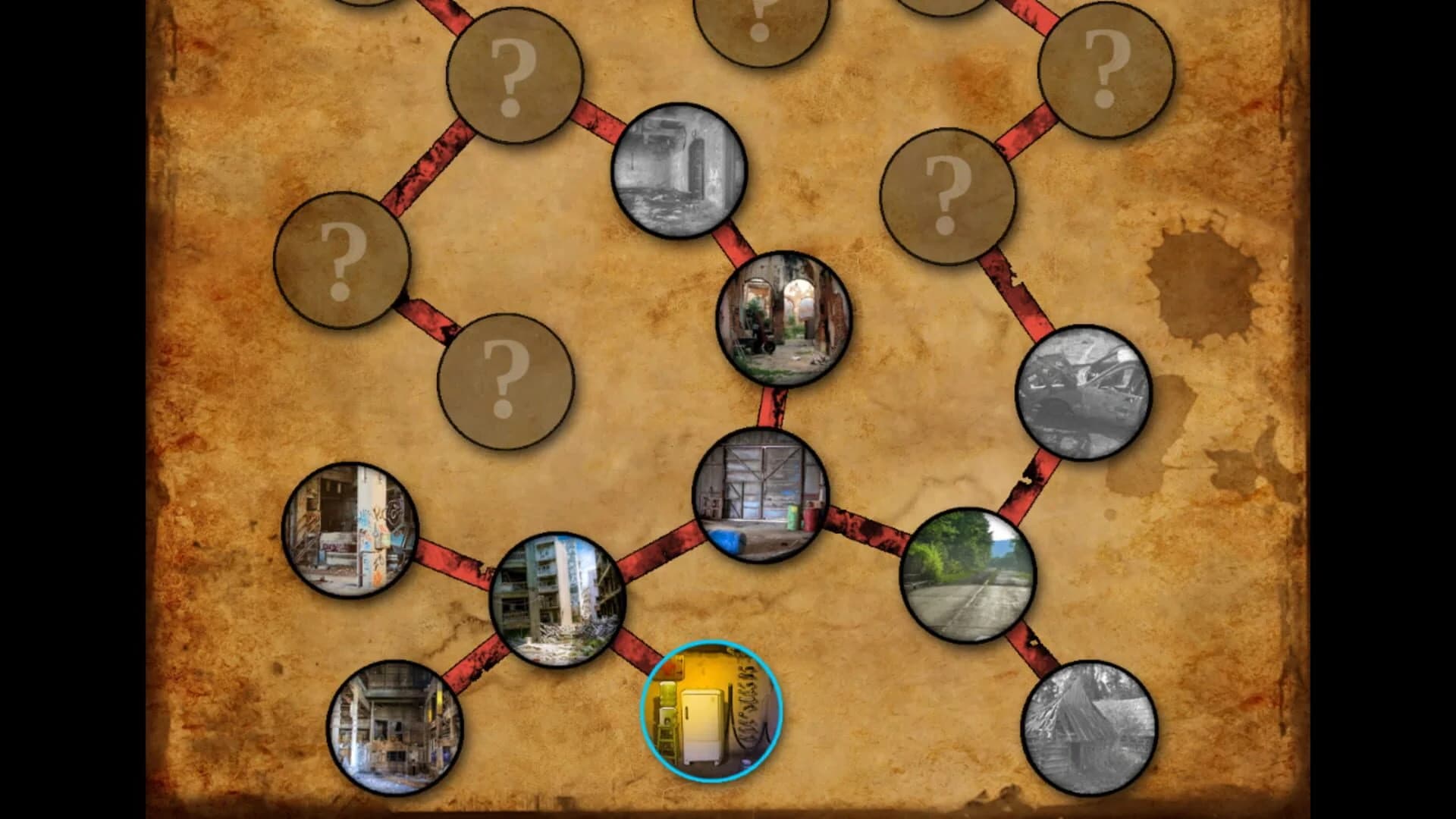
Task: Select the path between wrecked car and road
Action: pyautogui.click(x=1031, y=485)
